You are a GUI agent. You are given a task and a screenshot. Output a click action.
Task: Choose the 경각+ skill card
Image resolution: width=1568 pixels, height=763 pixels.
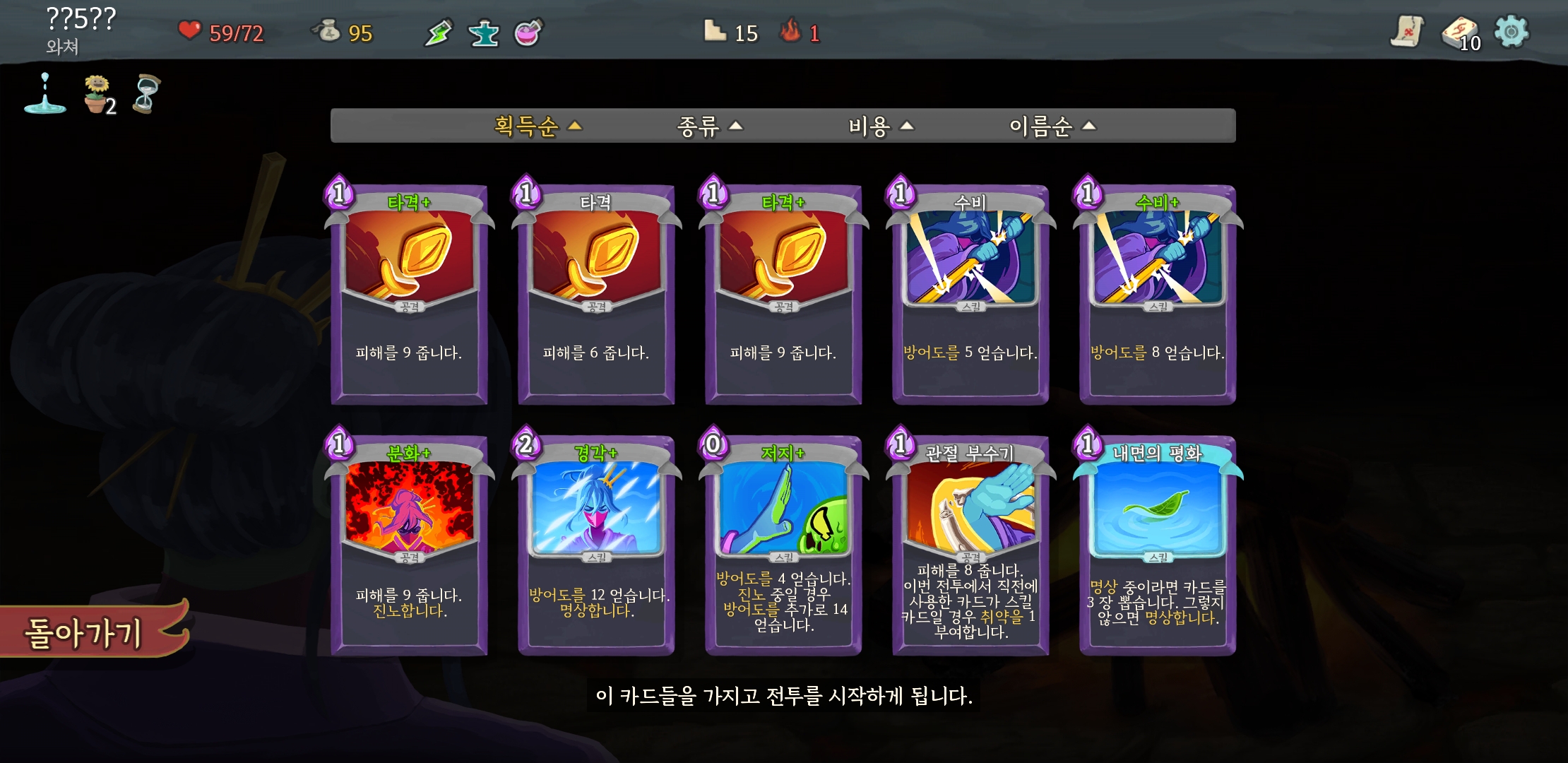pyautogui.click(x=596, y=545)
